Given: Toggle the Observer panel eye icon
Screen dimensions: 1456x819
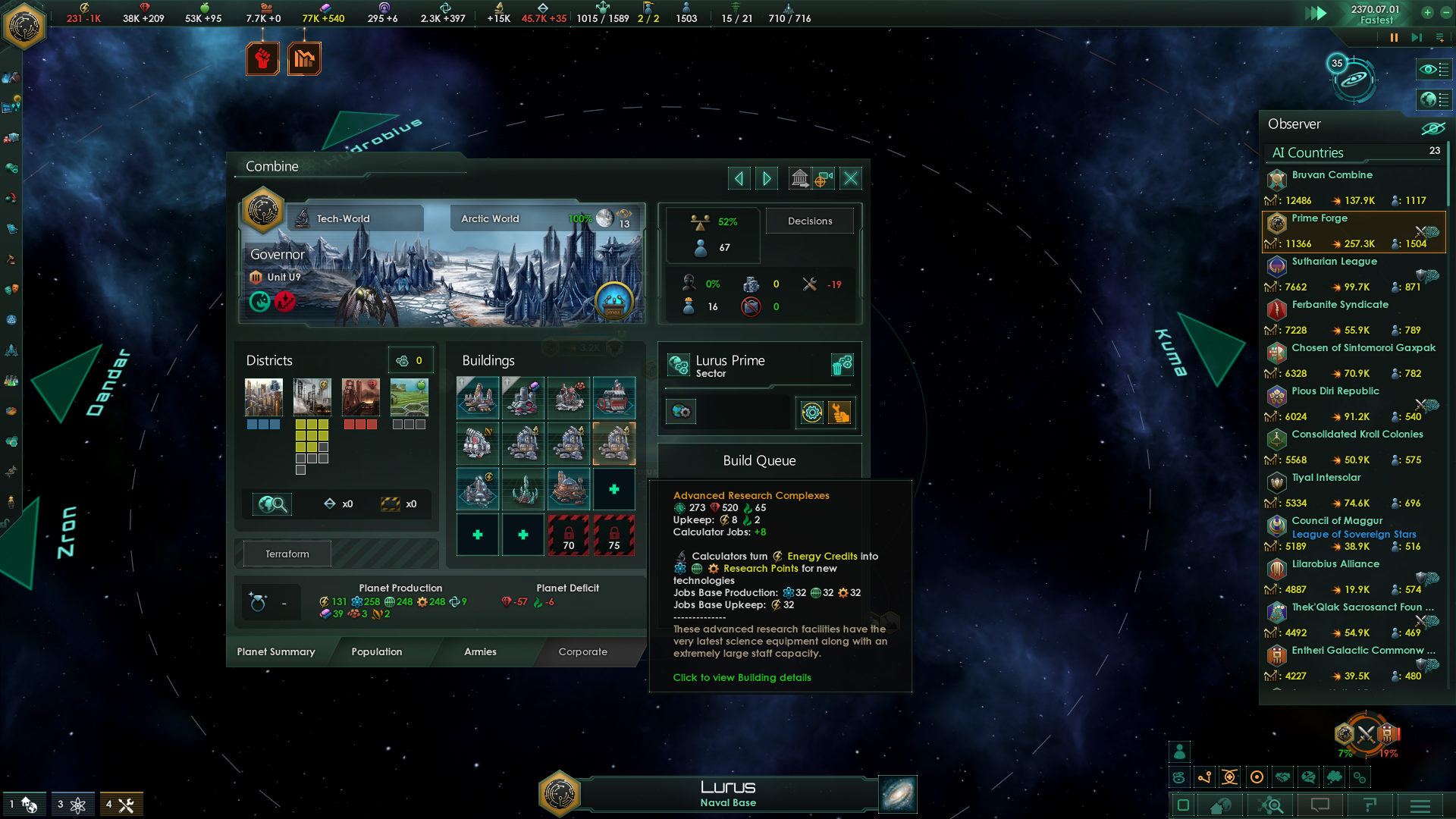Looking at the screenshot, I should coord(1432,127).
